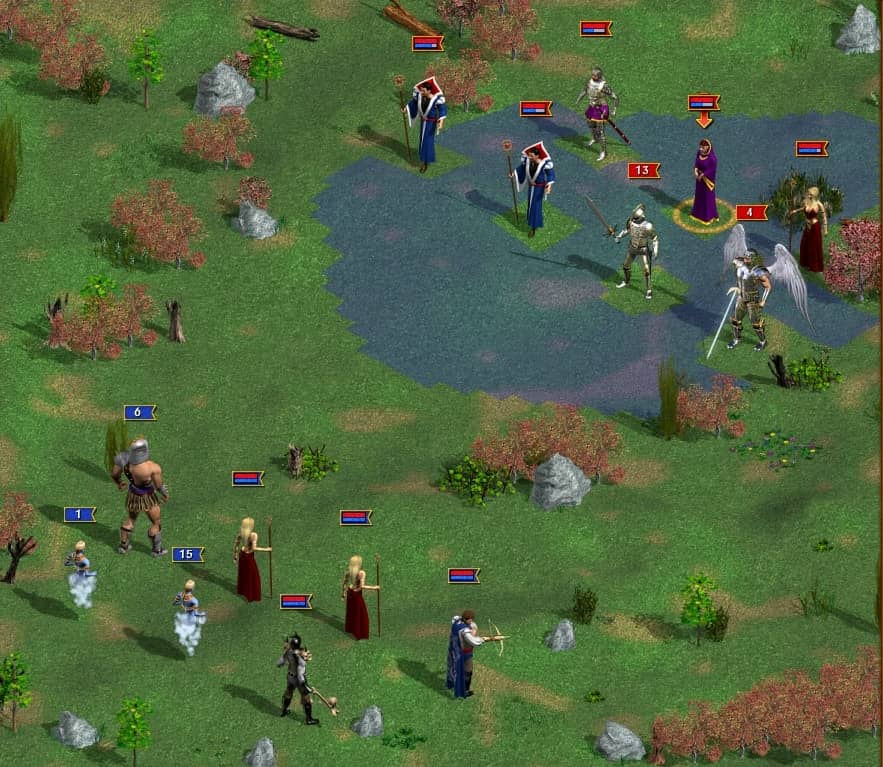Select the sprite stack numbered 15

[188, 617]
